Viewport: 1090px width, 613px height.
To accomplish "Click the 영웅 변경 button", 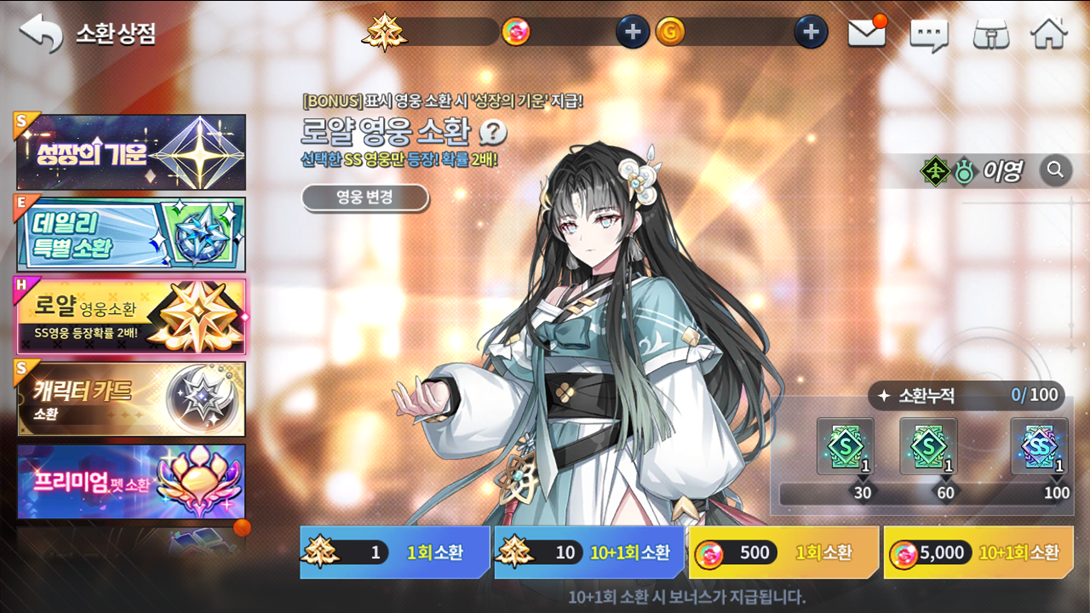I will 365,197.
